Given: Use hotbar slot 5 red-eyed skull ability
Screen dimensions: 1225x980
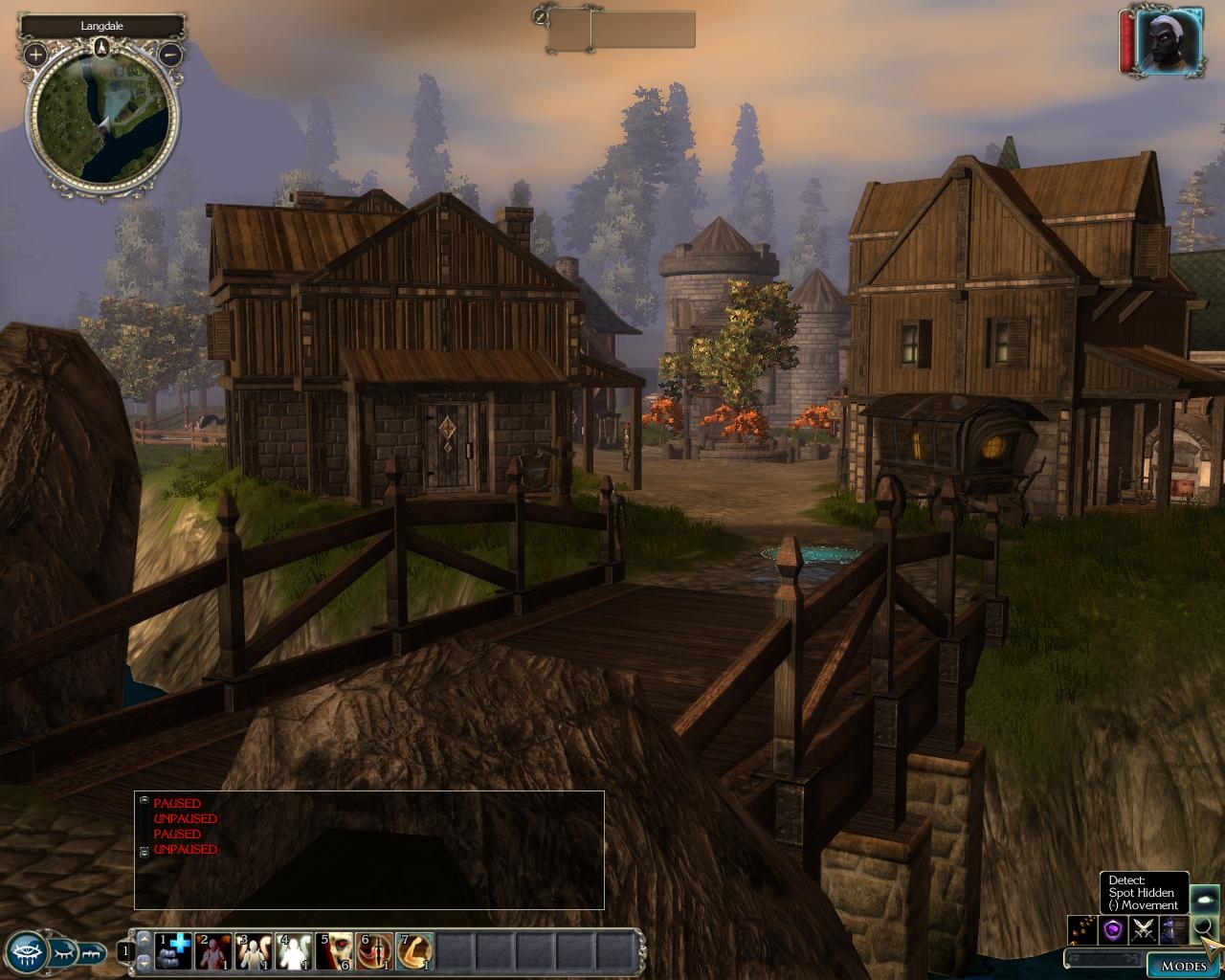Looking at the screenshot, I should pos(334,951).
